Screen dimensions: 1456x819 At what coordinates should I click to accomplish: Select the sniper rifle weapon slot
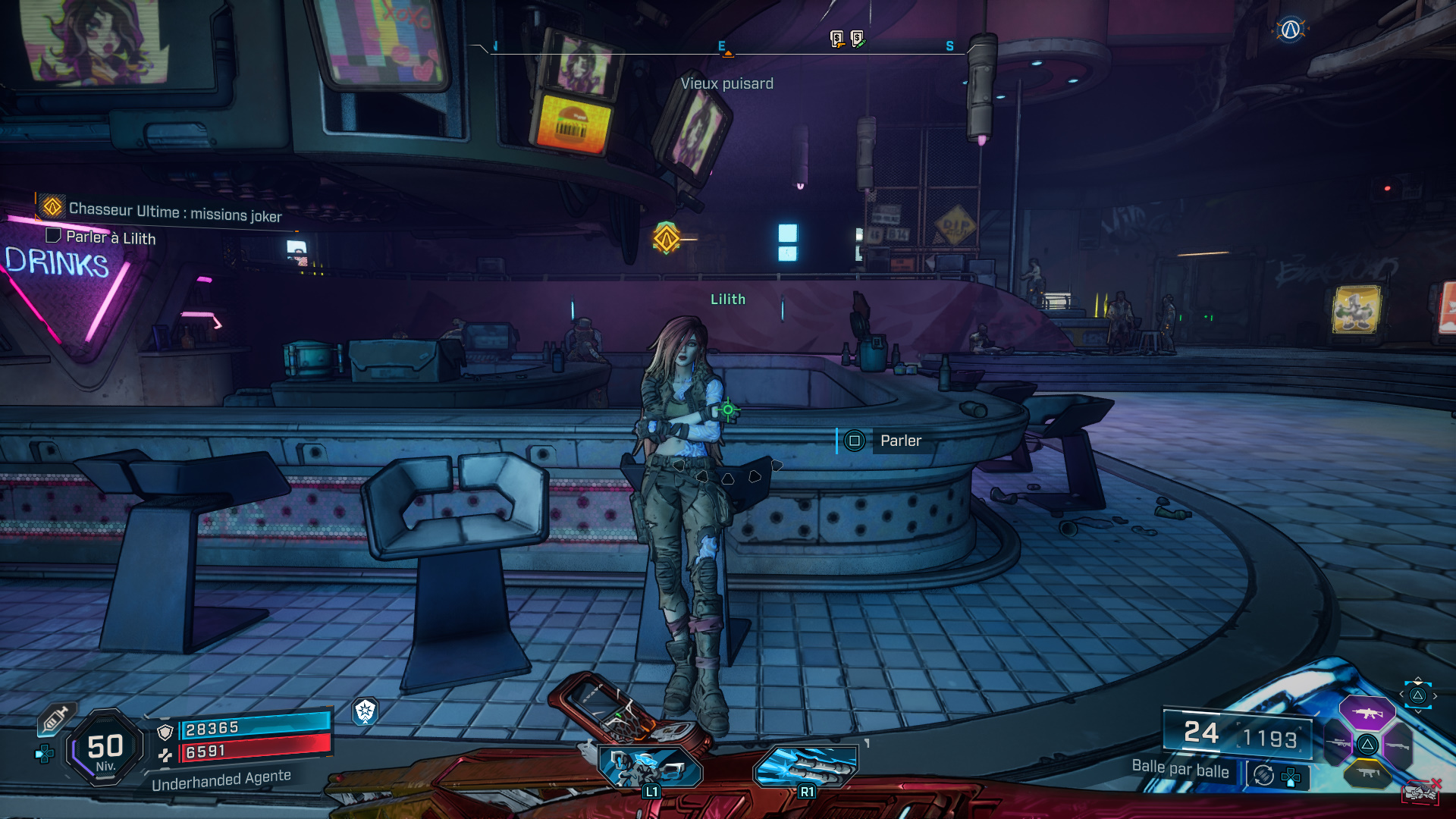pos(1338,743)
